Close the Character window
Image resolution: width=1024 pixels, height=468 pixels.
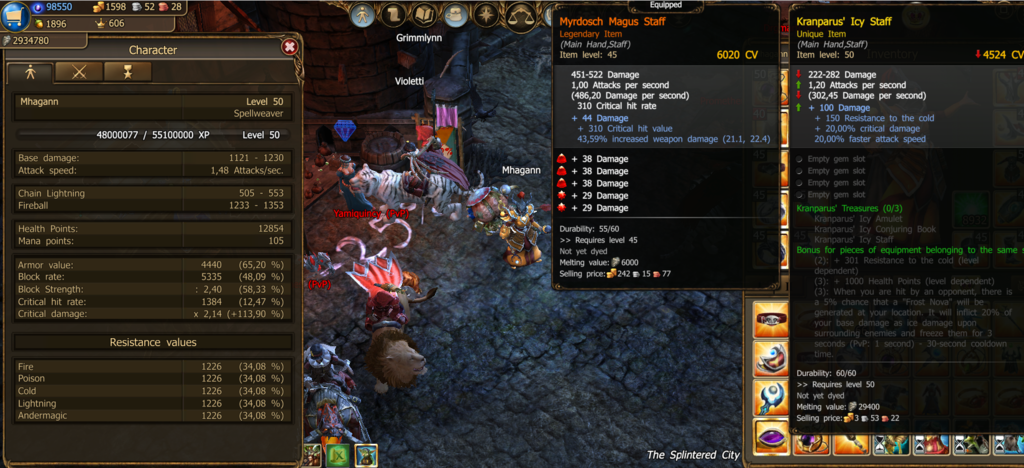pyautogui.click(x=289, y=46)
